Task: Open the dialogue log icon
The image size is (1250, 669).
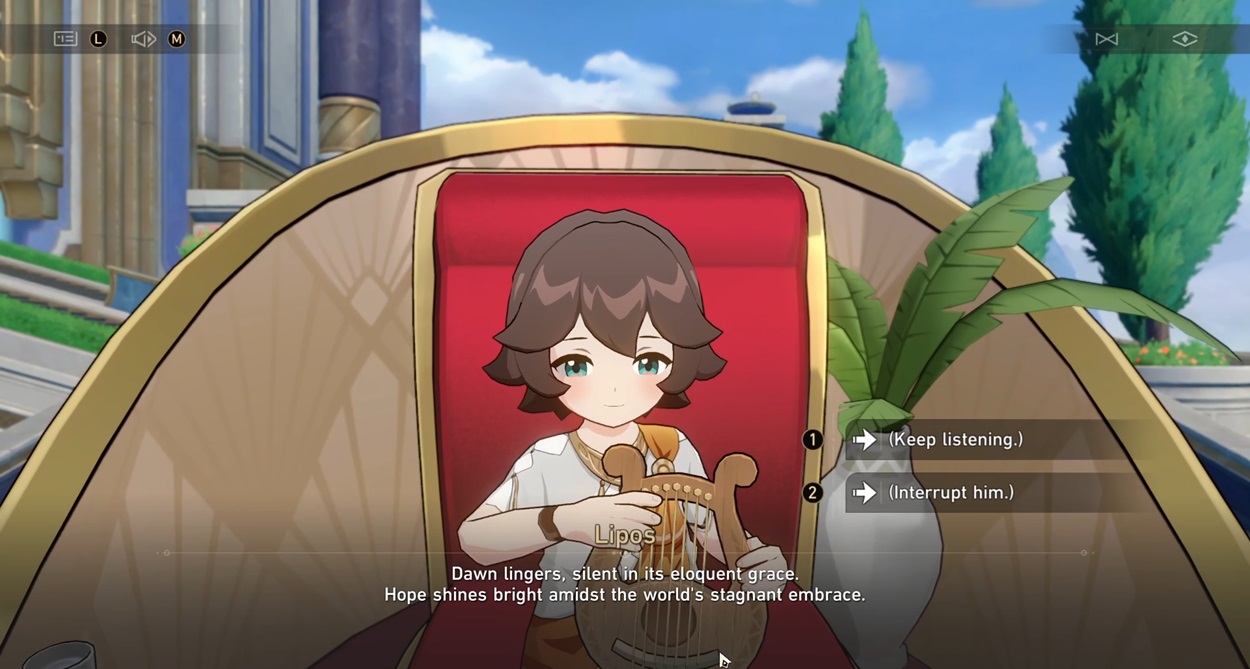Action: (x=65, y=39)
